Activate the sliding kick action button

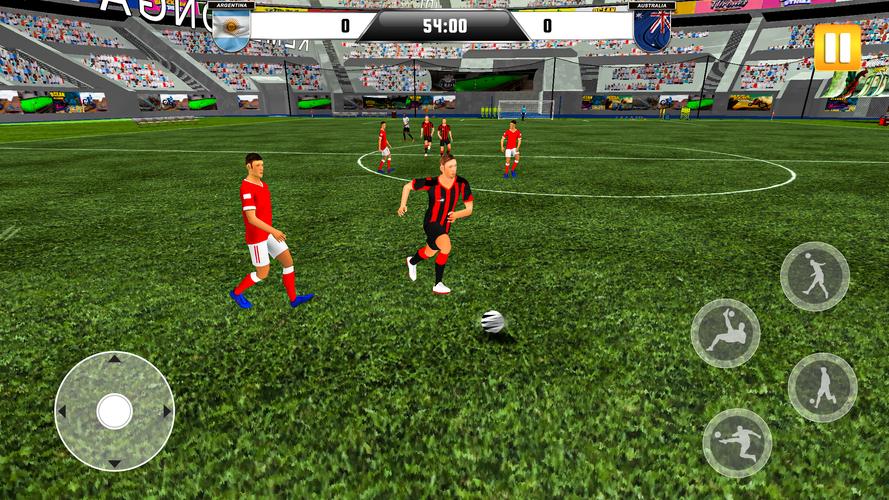click(x=737, y=442)
